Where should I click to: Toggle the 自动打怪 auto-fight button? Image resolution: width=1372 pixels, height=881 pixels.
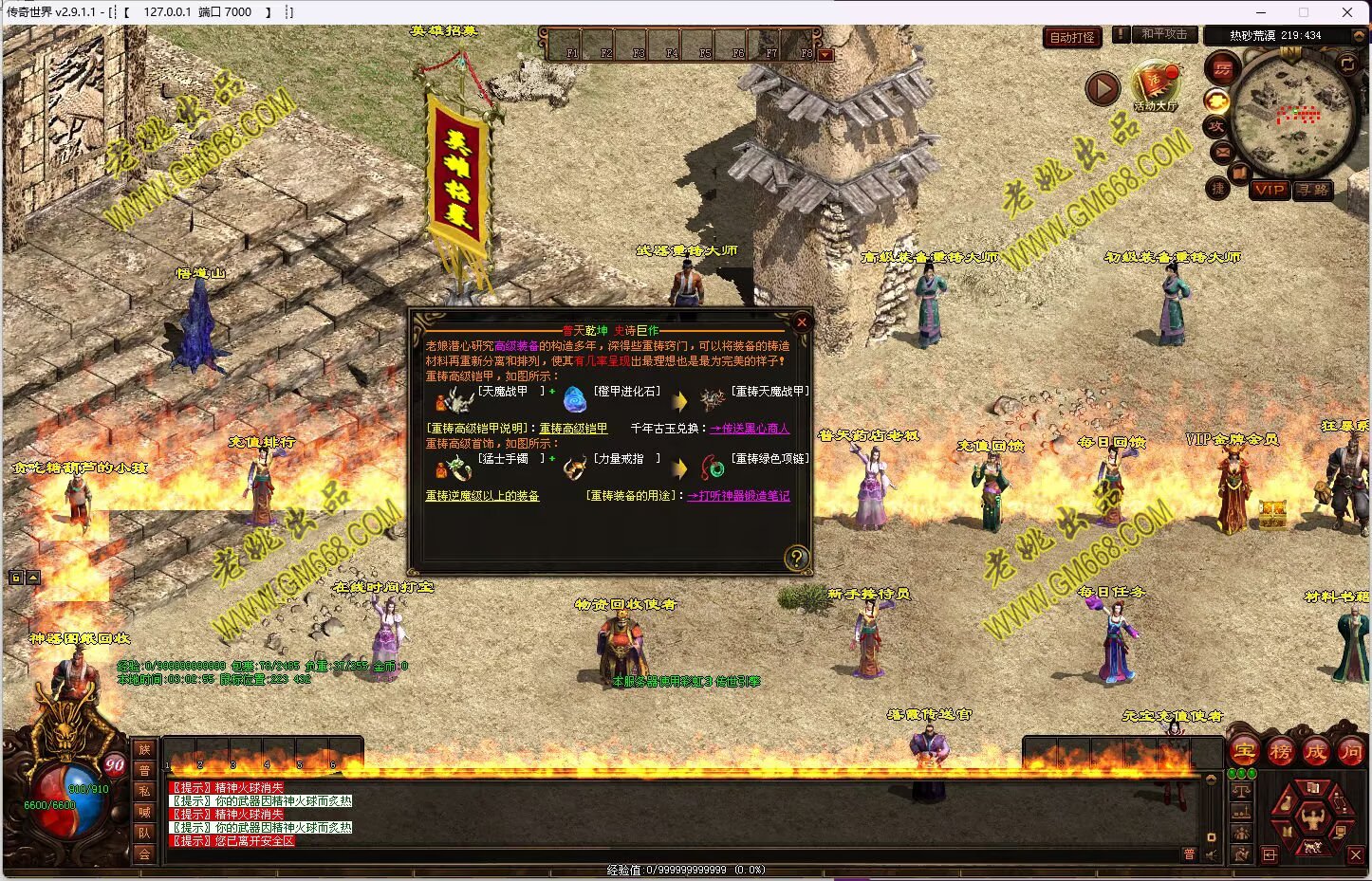click(x=1072, y=38)
